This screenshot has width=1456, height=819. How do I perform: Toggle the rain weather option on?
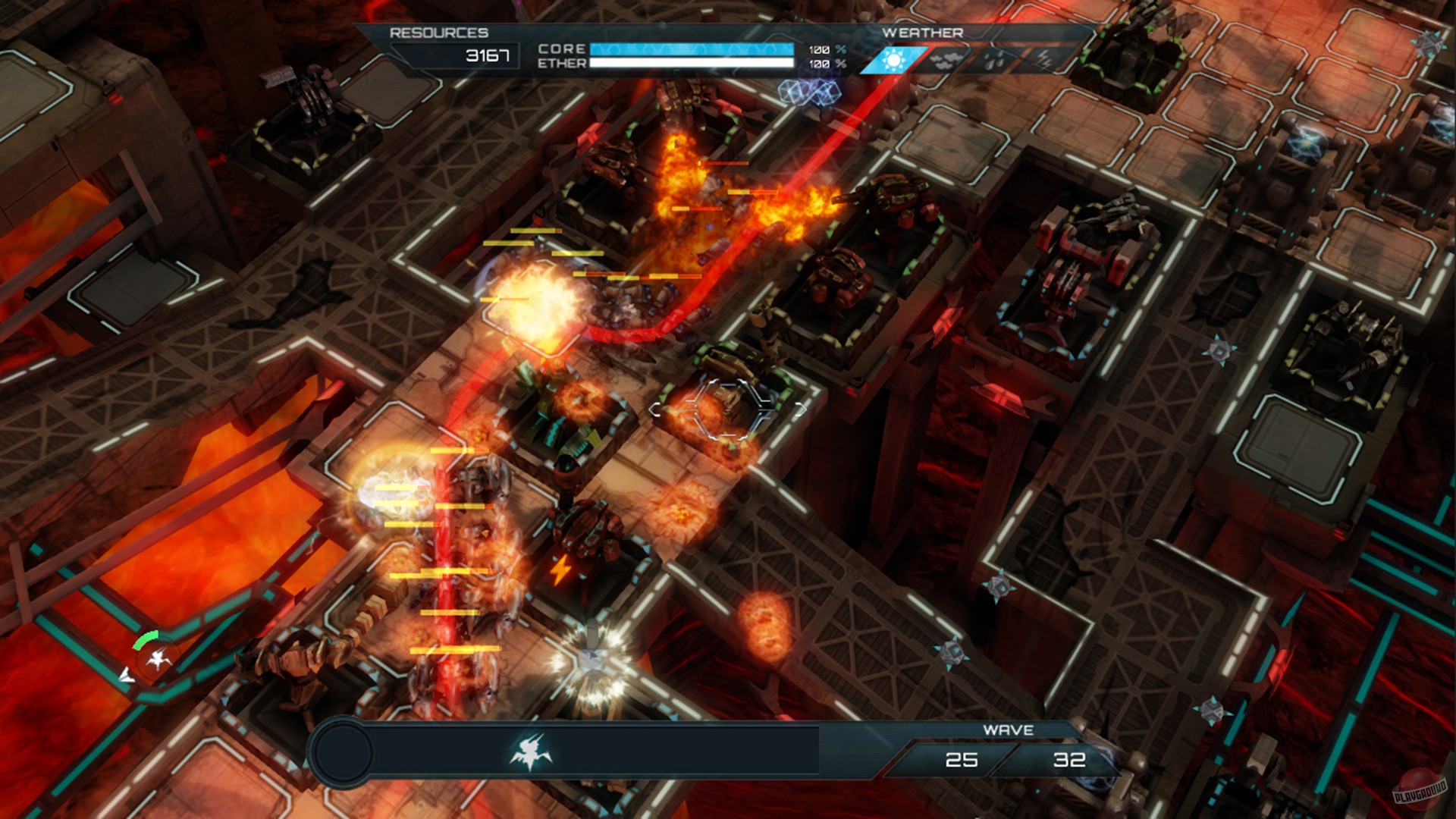pyautogui.click(x=993, y=59)
